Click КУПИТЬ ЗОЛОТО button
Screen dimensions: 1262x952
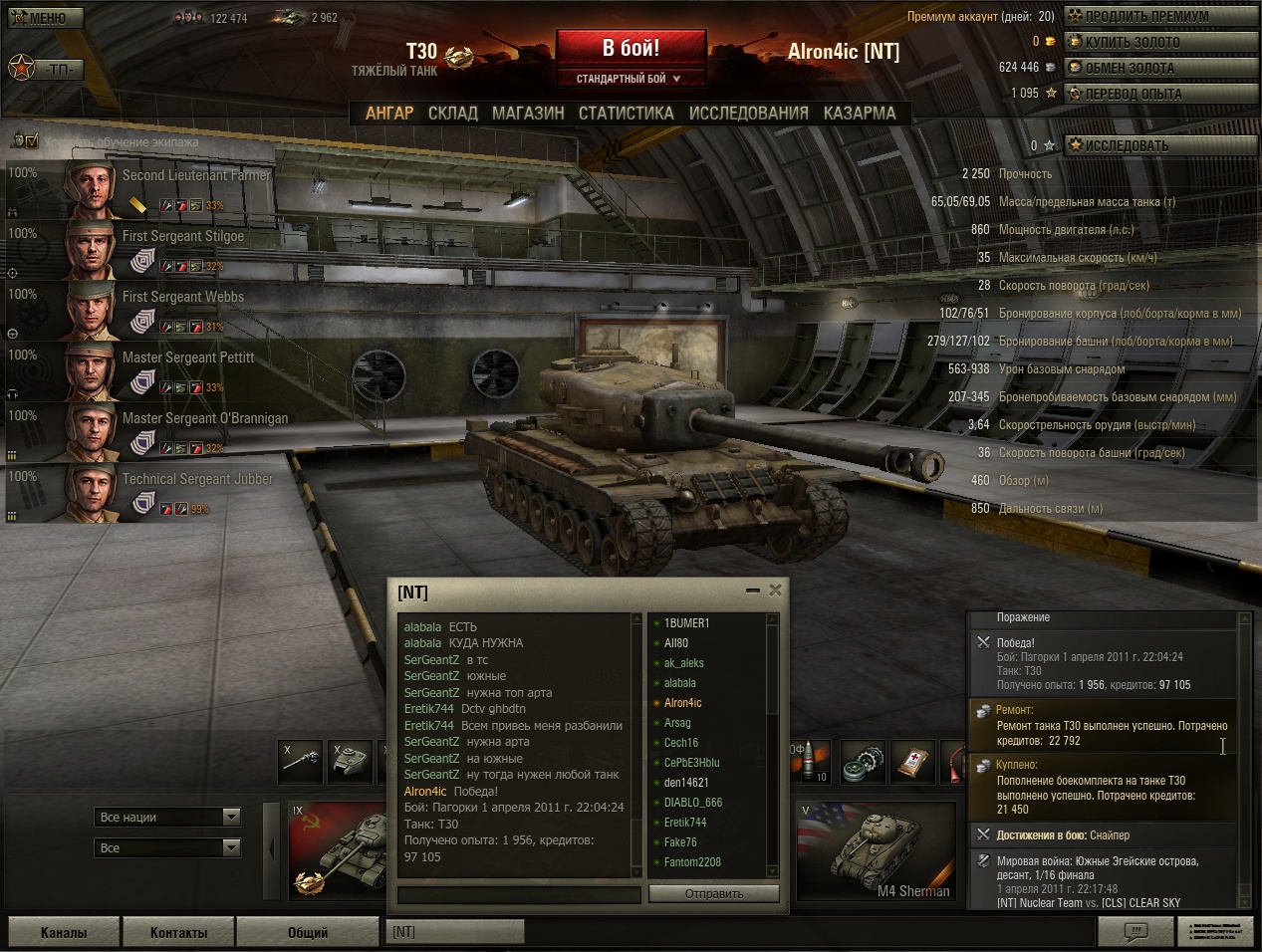[x=1158, y=42]
